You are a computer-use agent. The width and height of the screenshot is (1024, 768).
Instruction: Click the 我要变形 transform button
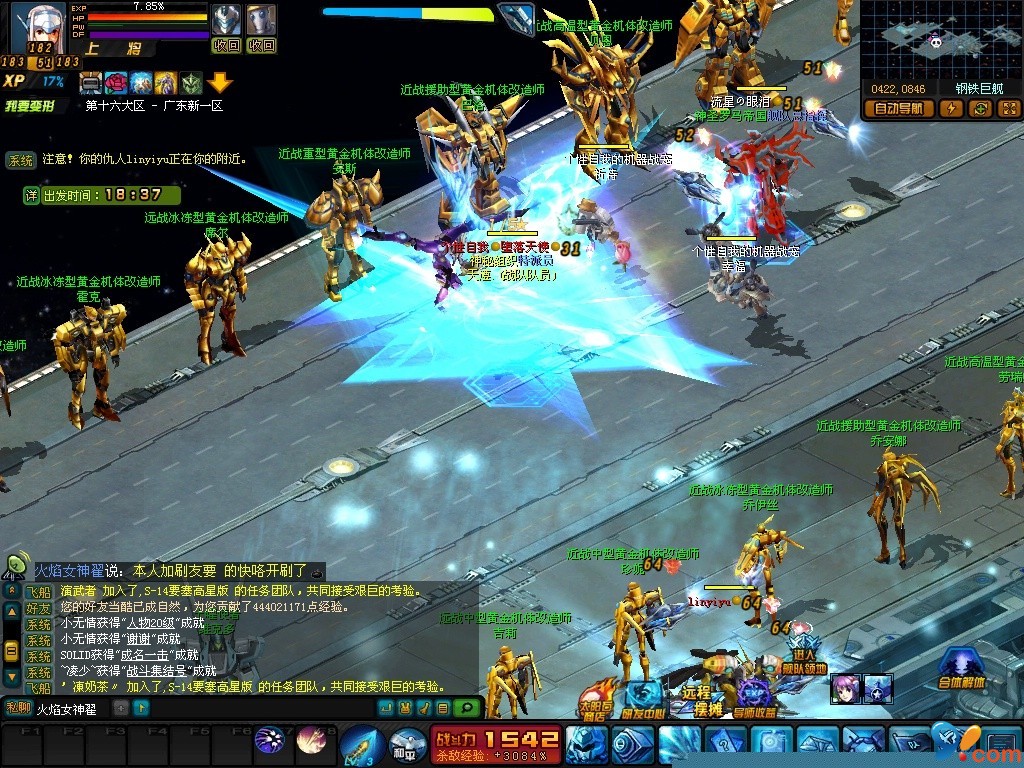29,105
